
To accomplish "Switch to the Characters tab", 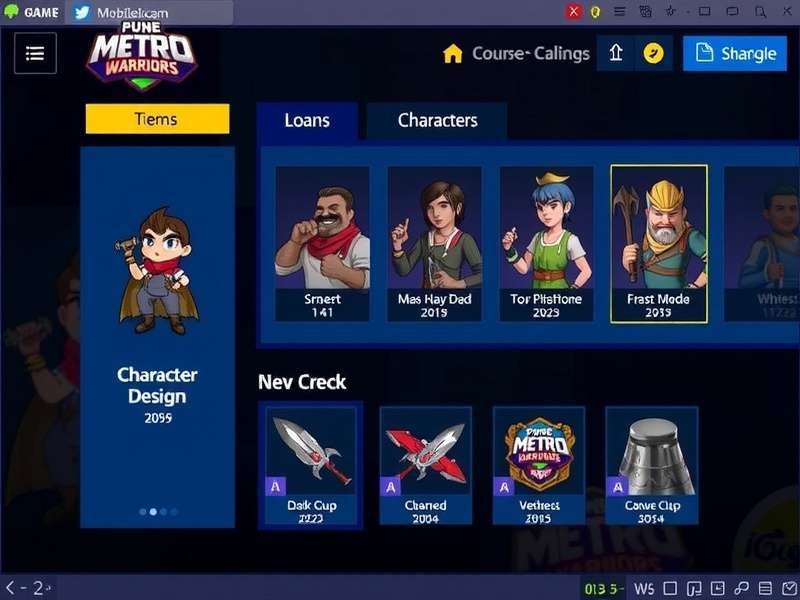I will [437, 121].
